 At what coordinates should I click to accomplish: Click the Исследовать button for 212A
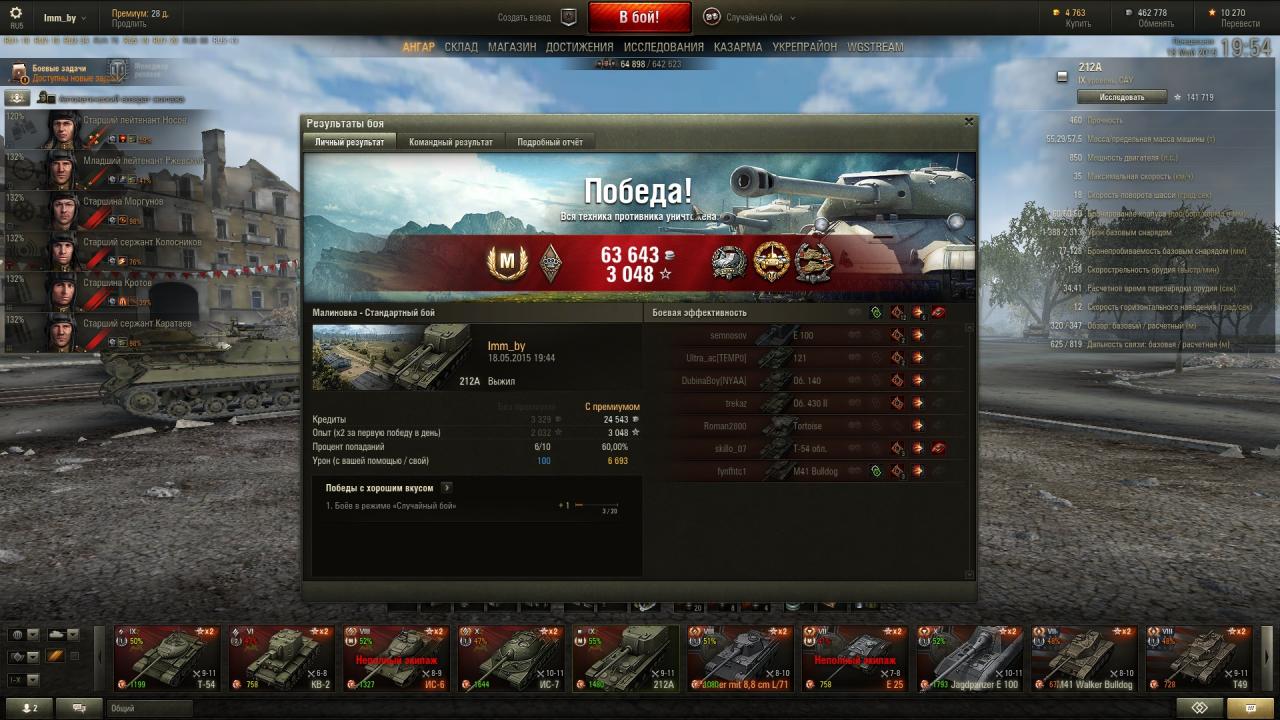pos(1121,97)
